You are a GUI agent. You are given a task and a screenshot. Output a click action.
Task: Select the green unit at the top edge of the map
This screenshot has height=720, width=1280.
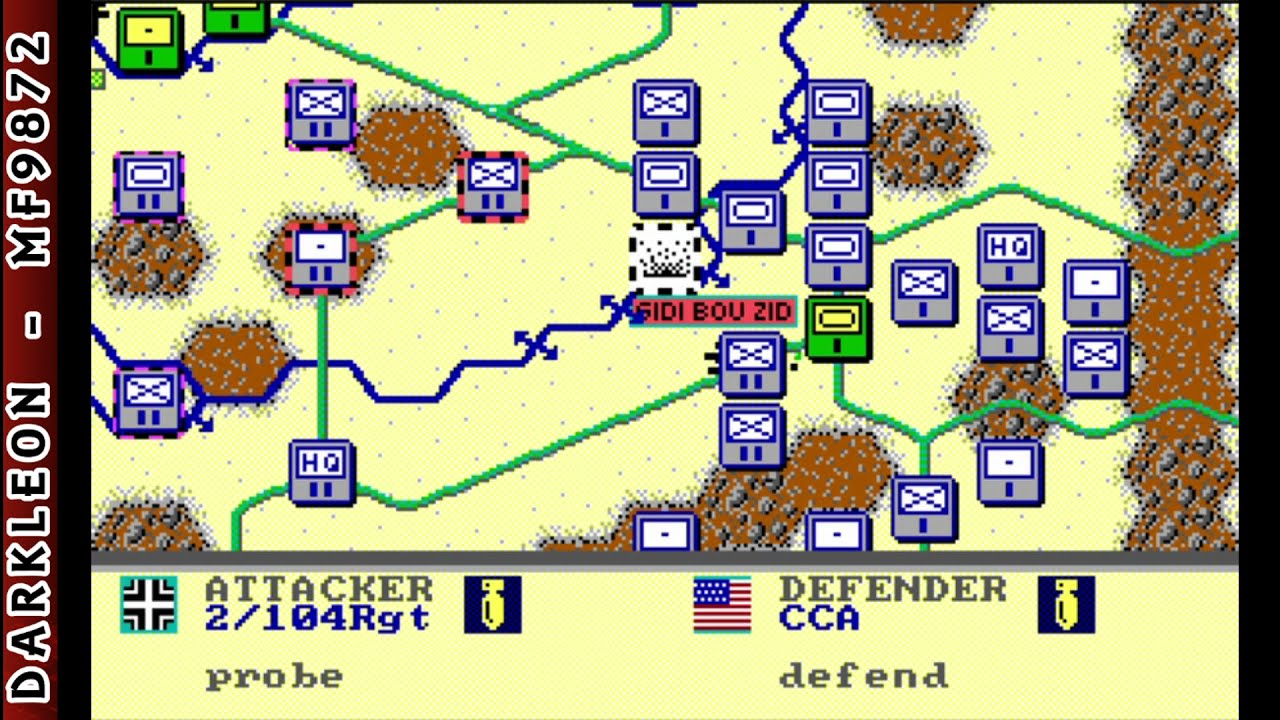coord(235,17)
